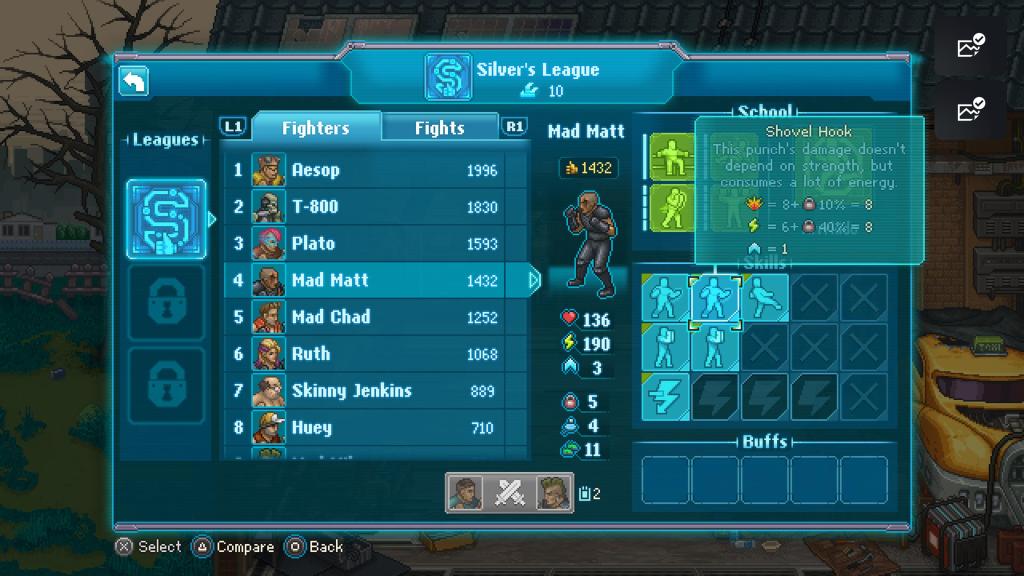Viewport: 1024px width, 576px height.
Task: Go back with the arrow button
Action: point(133,82)
